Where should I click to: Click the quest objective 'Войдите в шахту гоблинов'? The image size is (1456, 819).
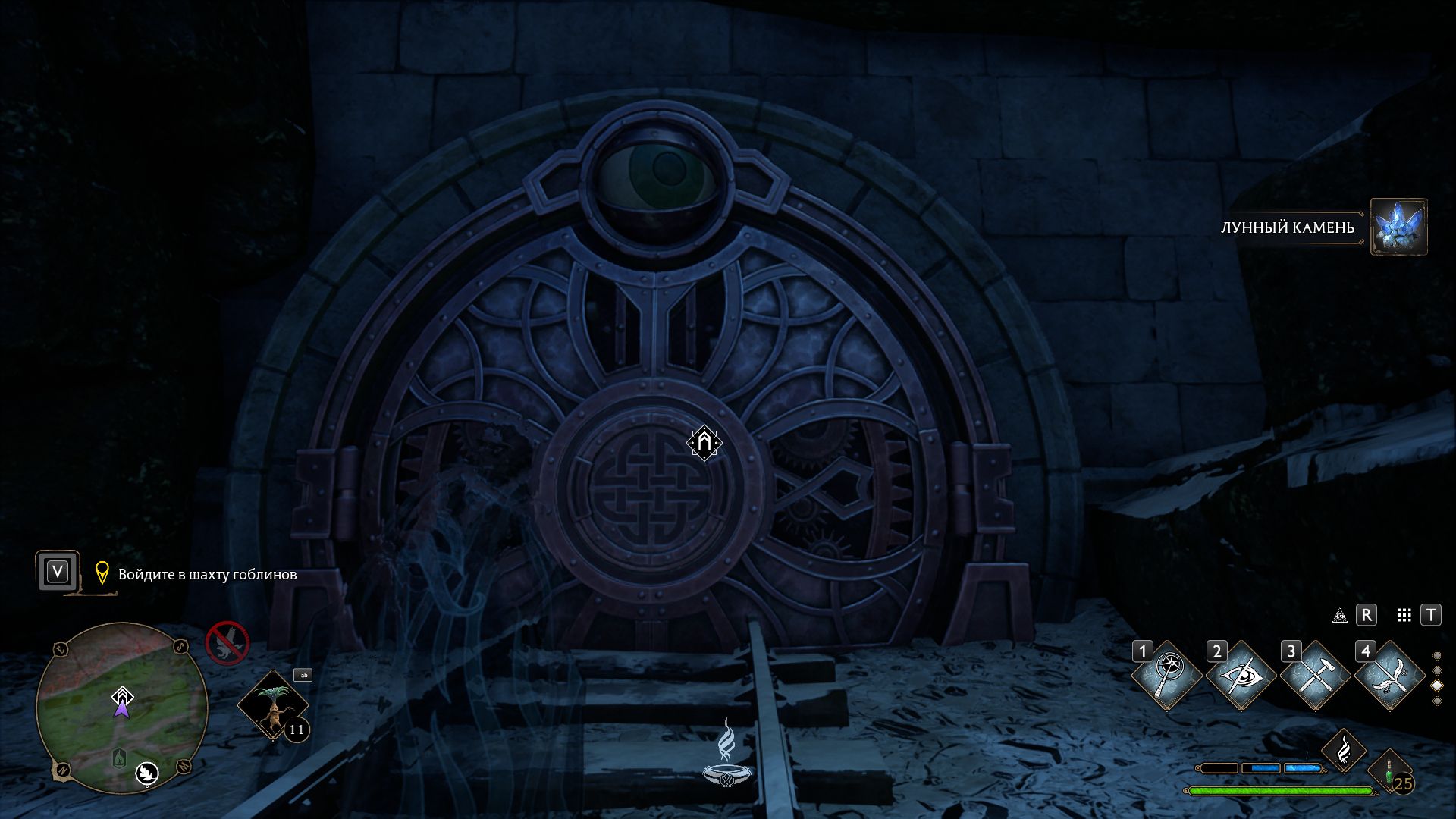tap(207, 574)
